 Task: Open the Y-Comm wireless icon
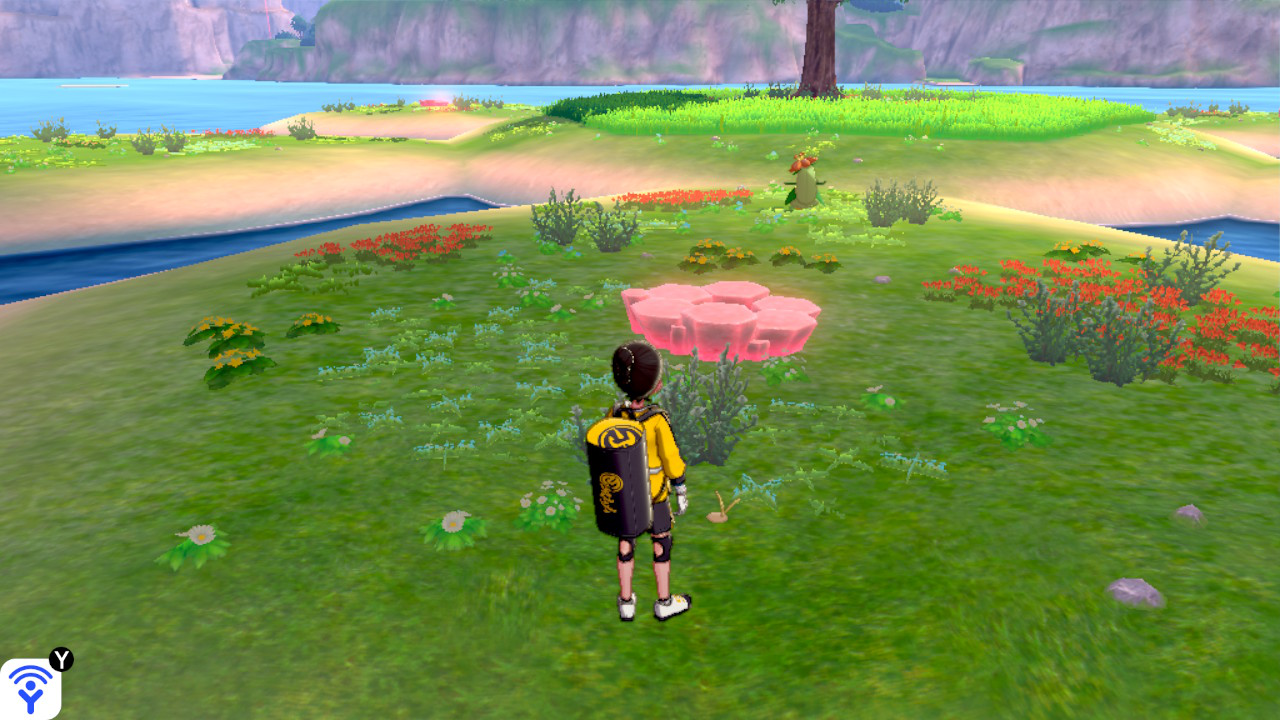coord(30,688)
